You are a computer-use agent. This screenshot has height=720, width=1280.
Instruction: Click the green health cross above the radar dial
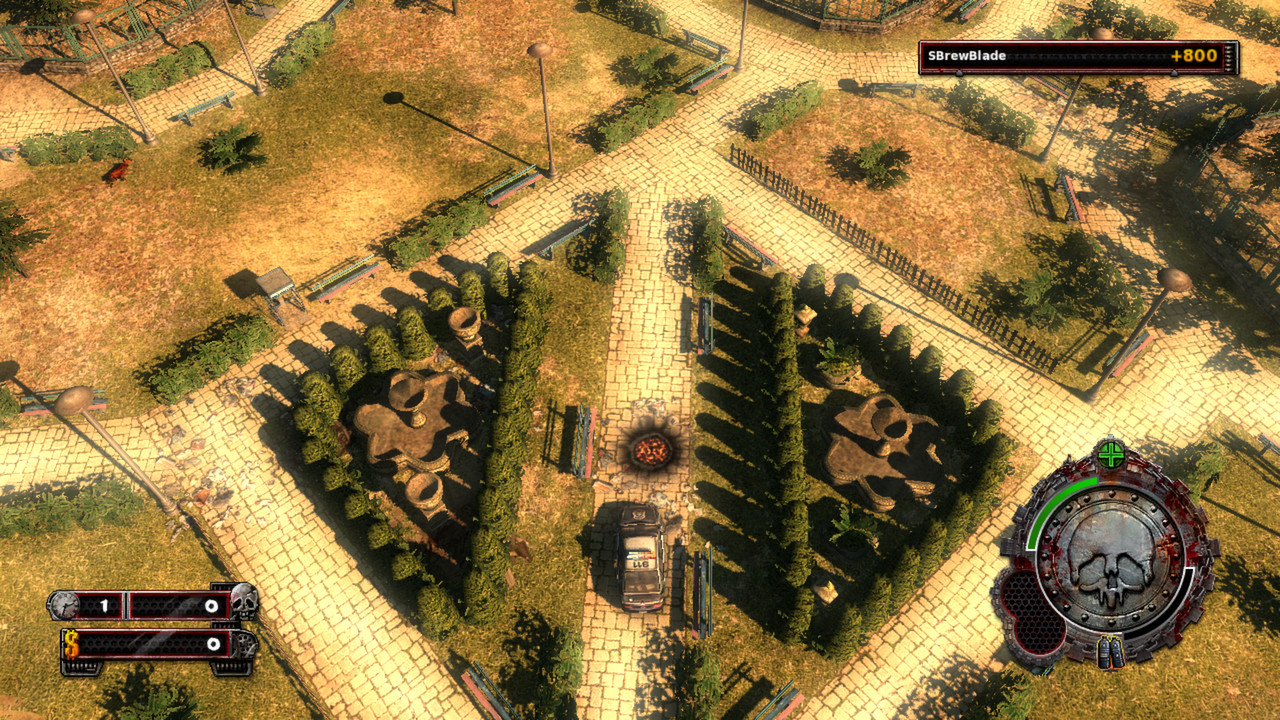pyautogui.click(x=1110, y=453)
